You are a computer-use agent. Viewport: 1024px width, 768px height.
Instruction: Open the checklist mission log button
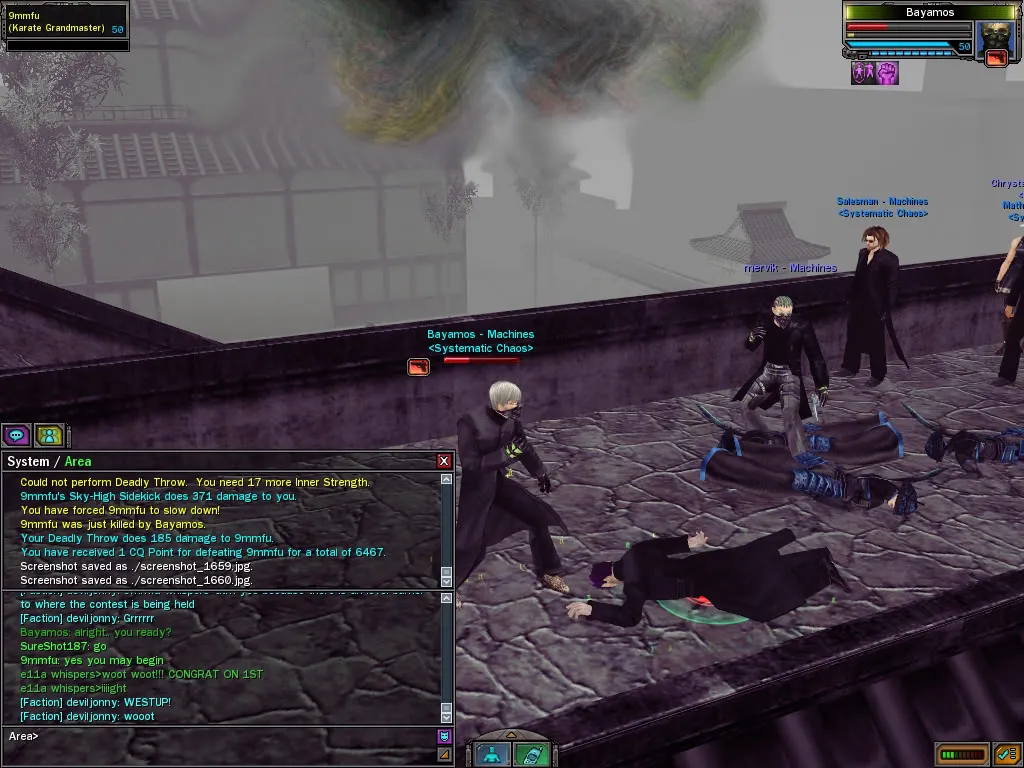[1007, 754]
